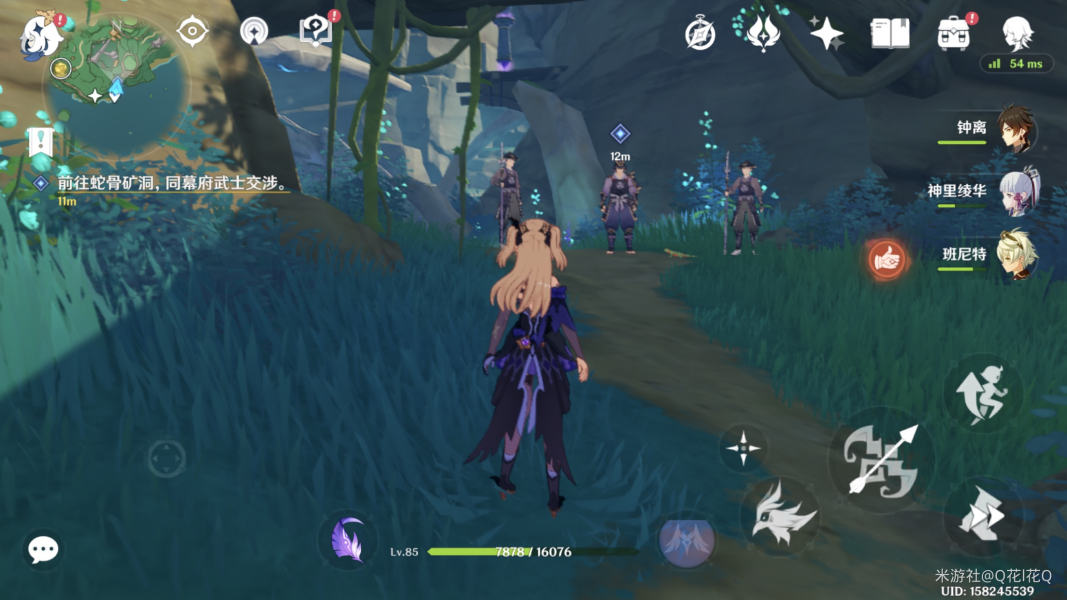Open the quest navigation target icon
This screenshot has height=600, width=1067.
pyautogui.click(x=192, y=31)
